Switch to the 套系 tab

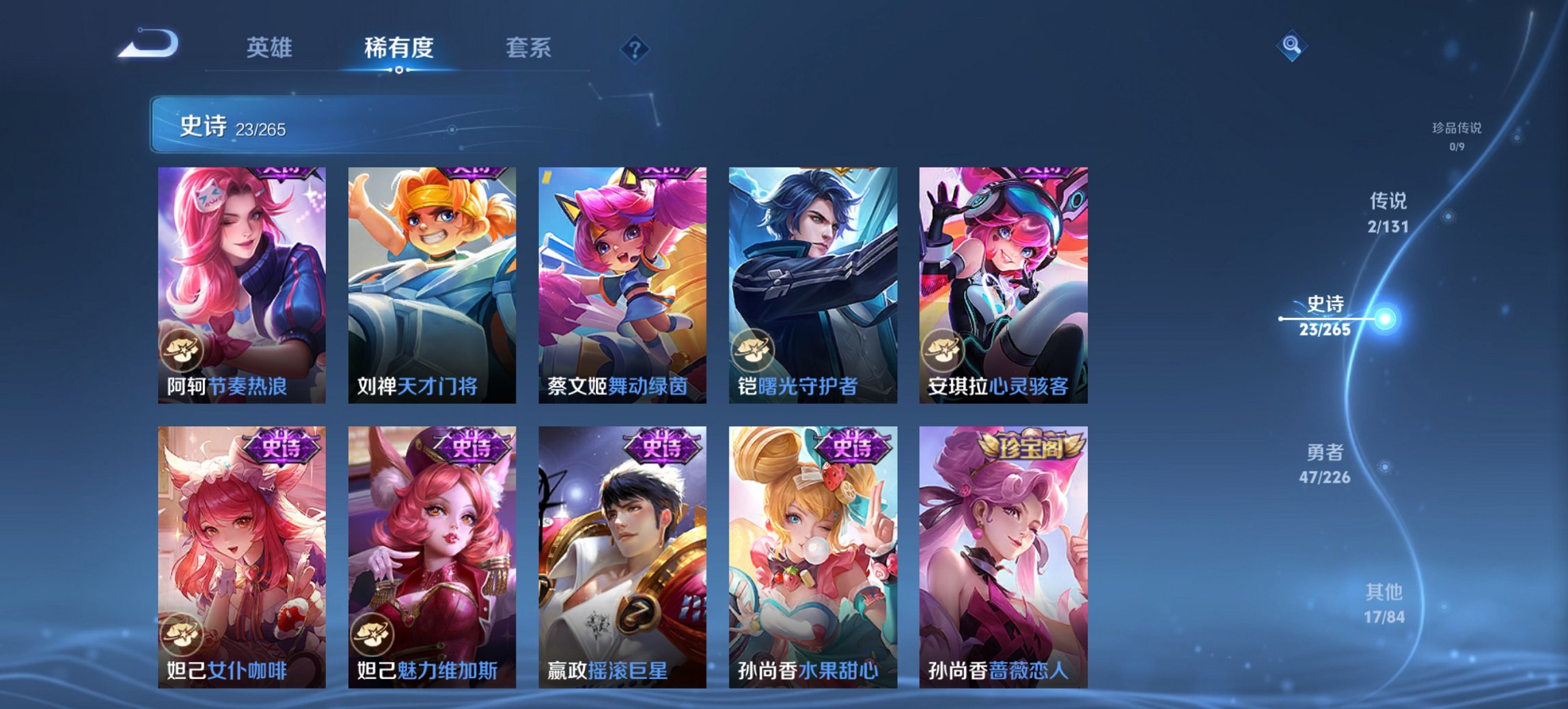[529, 48]
